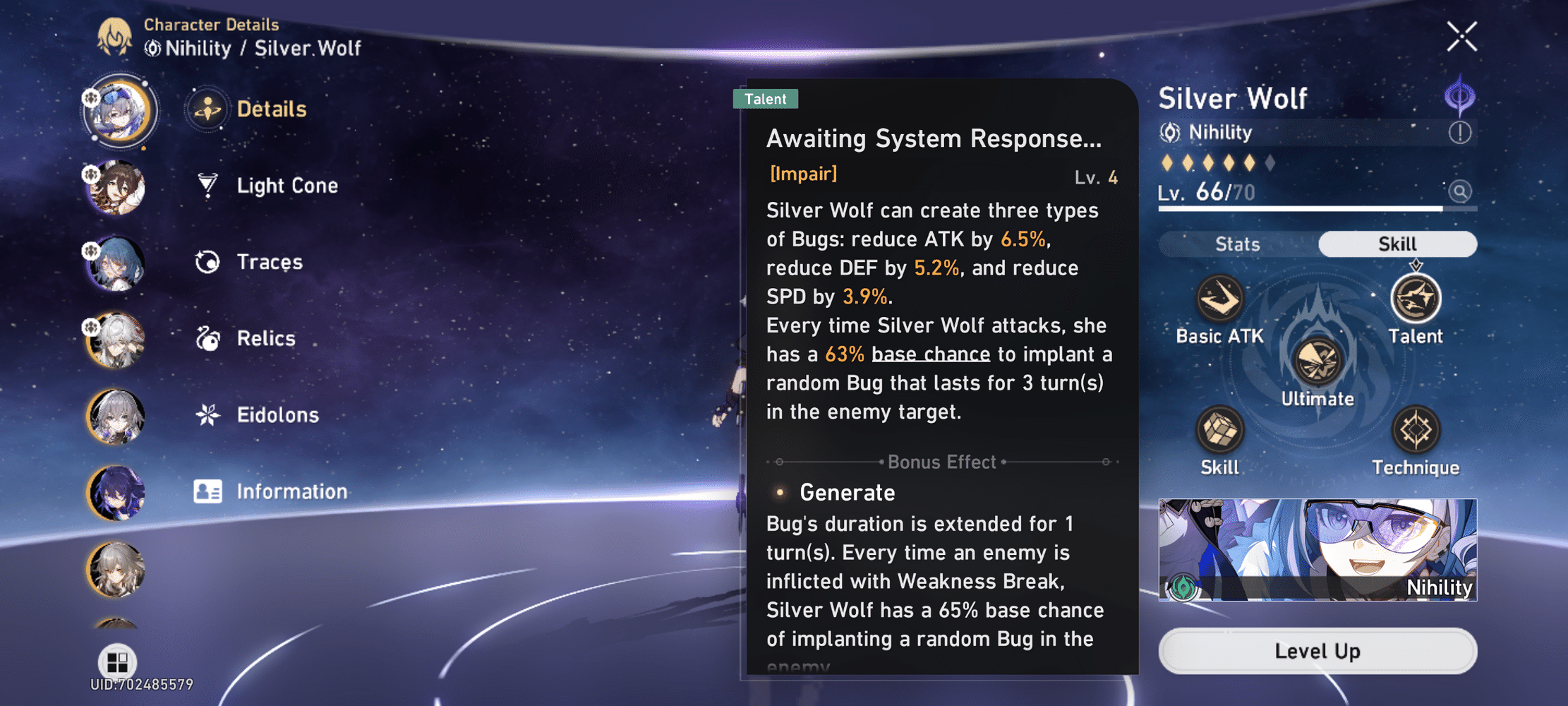Switch to the Stats tab
The height and width of the screenshot is (706, 1568).
tap(1238, 244)
